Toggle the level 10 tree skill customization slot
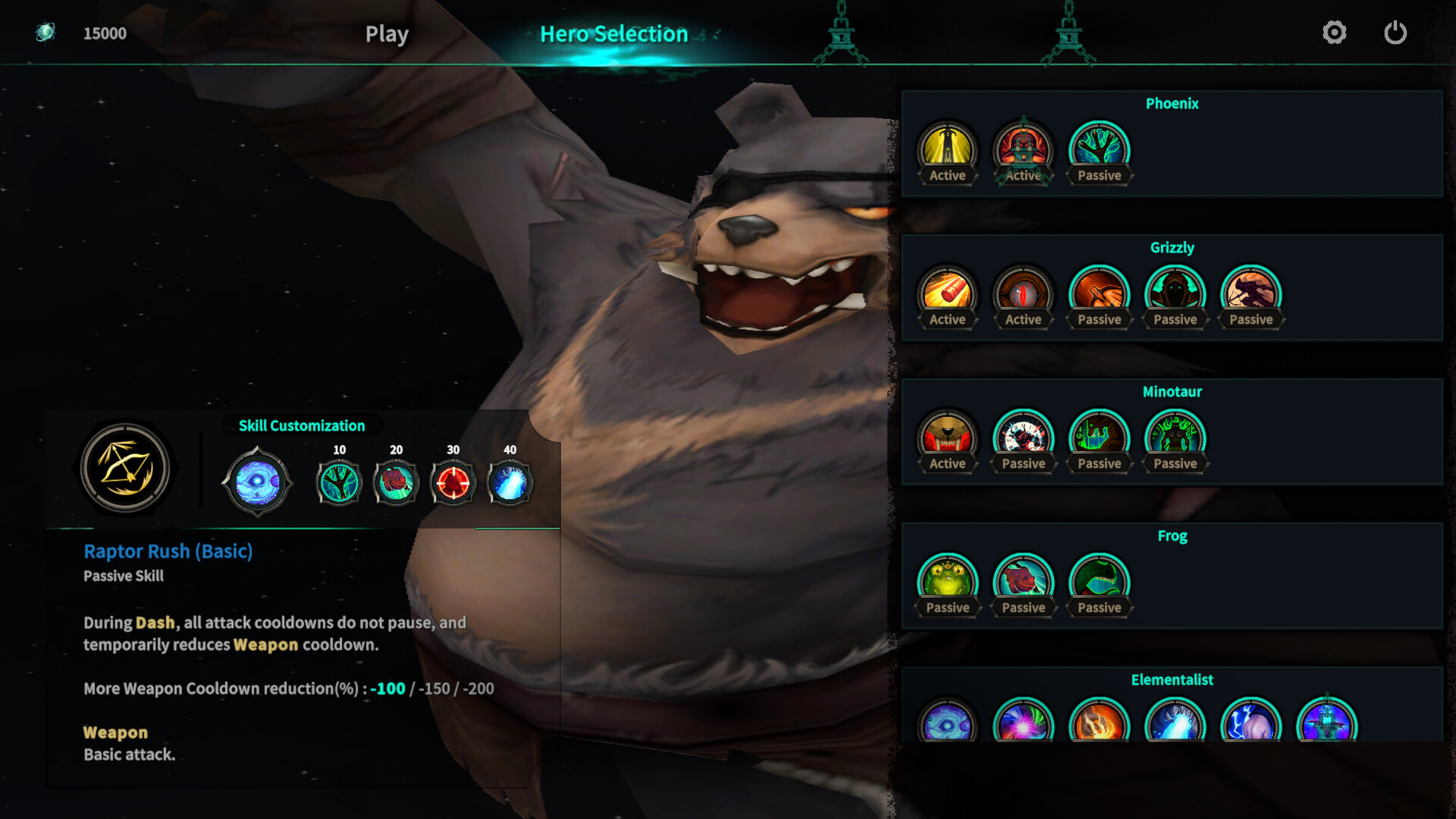 click(x=337, y=482)
